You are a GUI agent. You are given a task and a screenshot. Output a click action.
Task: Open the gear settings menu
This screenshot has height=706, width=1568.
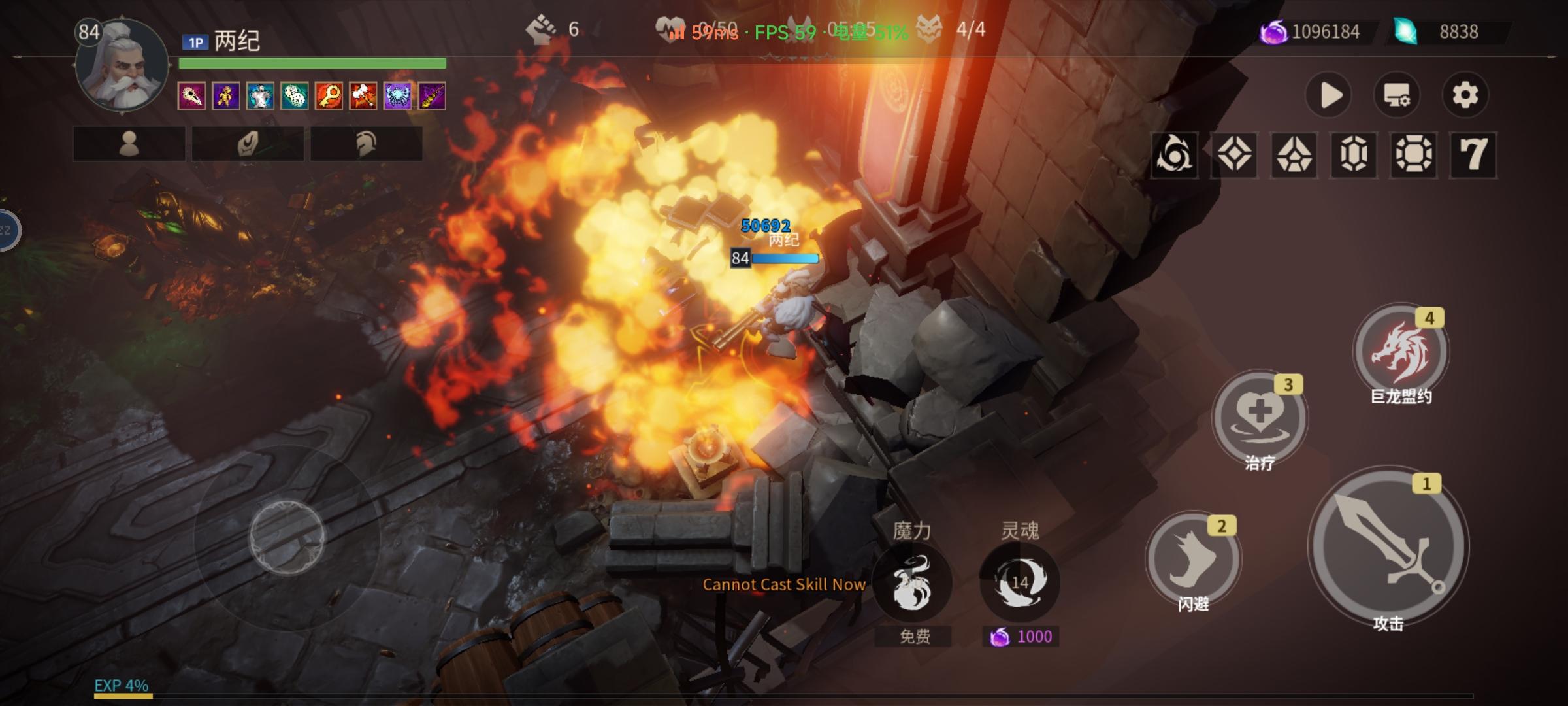tap(1465, 95)
